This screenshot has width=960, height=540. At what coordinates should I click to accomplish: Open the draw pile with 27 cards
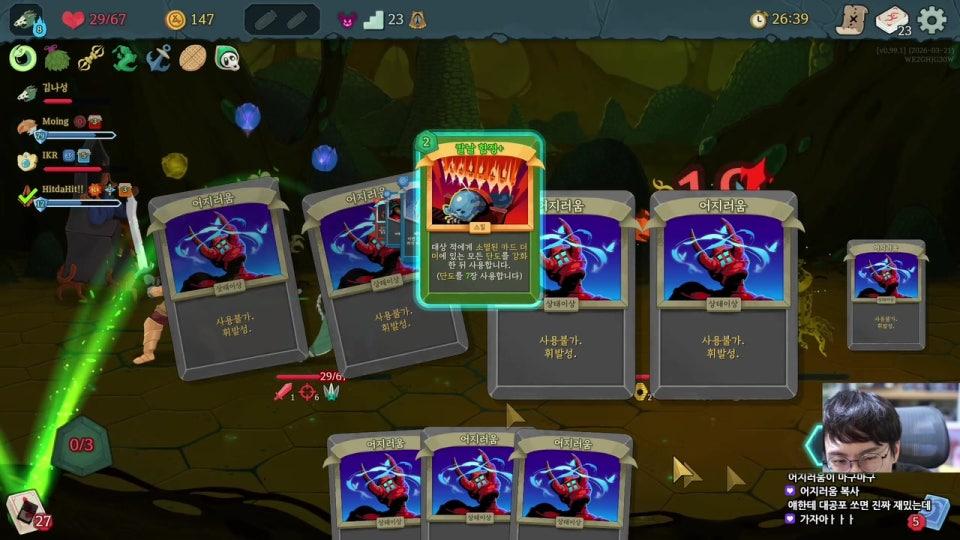point(26,509)
